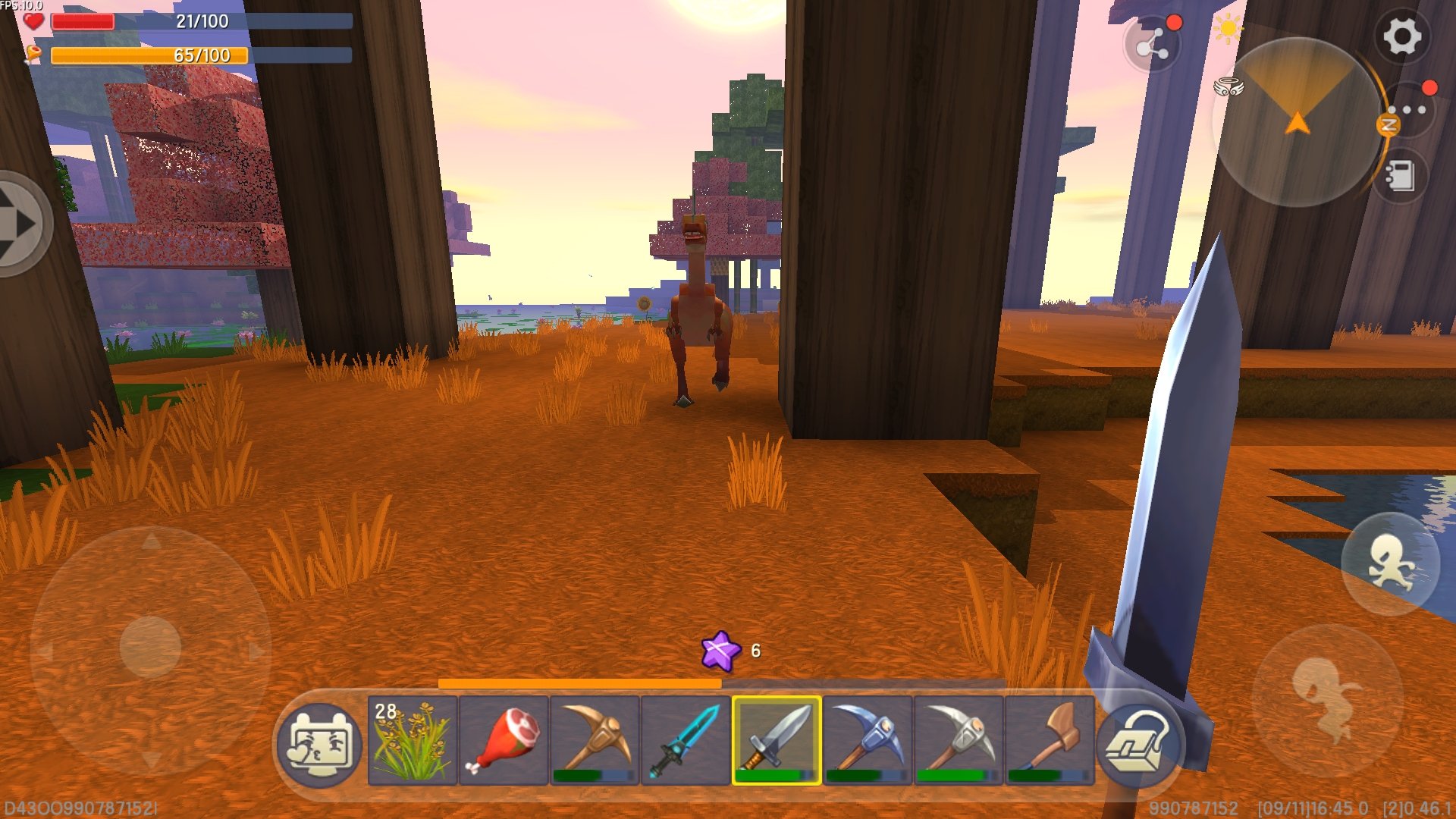Tap the jump action button

click(1327, 699)
